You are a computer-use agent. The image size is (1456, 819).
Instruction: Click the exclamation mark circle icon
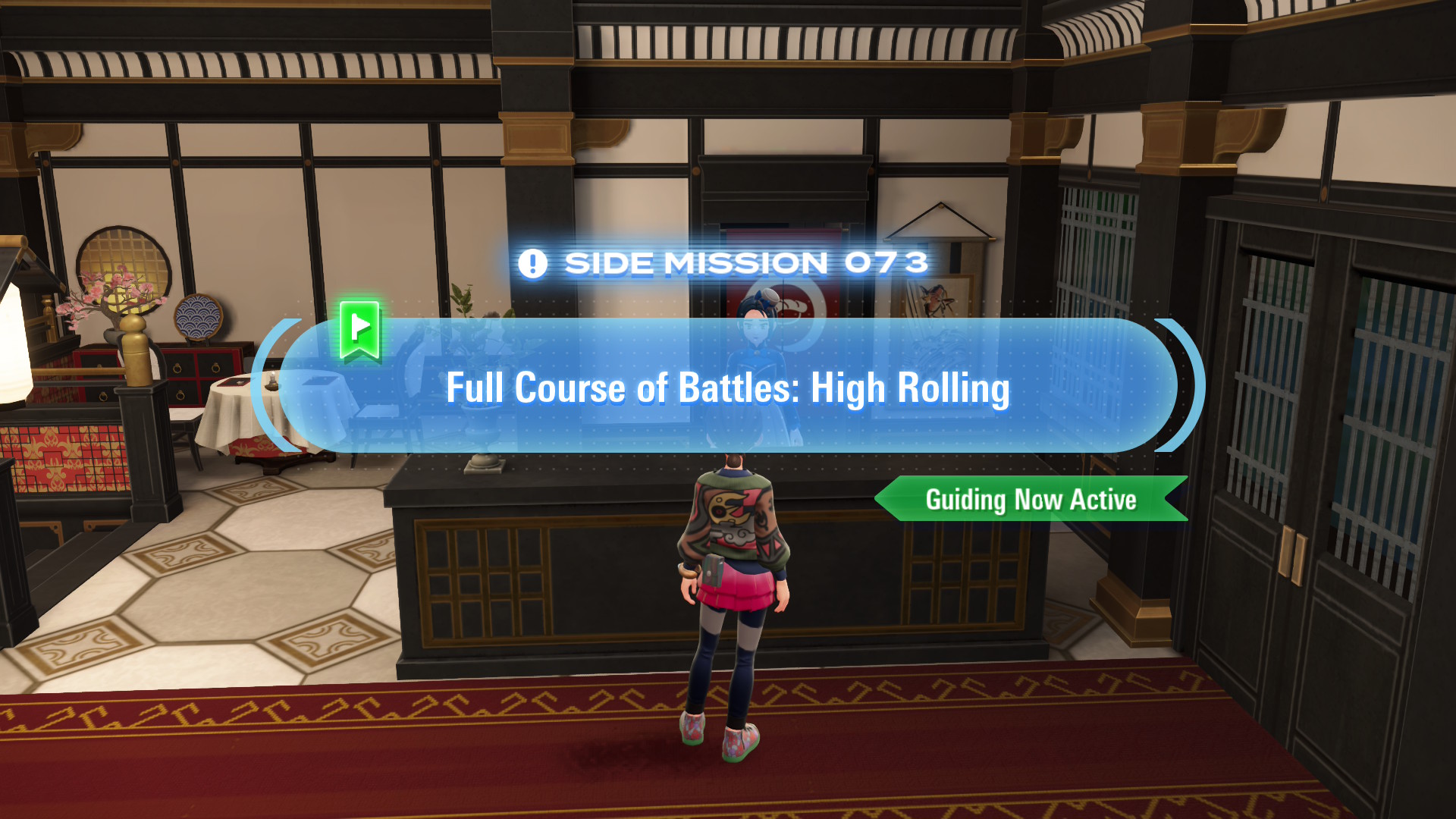[x=533, y=263]
